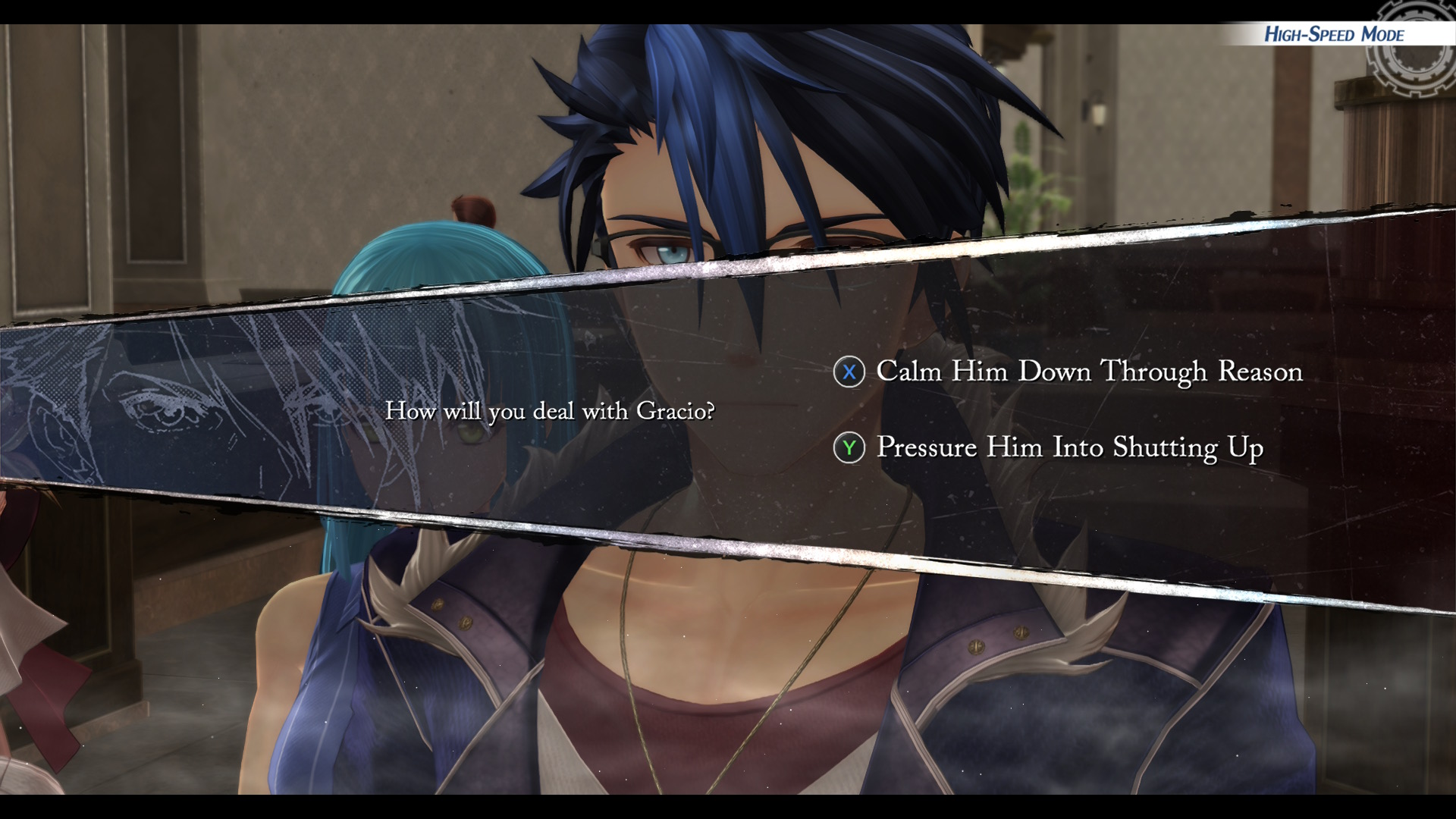Click the X prompt beside the reasoning option
This screenshot has height=819, width=1456.
[851, 372]
